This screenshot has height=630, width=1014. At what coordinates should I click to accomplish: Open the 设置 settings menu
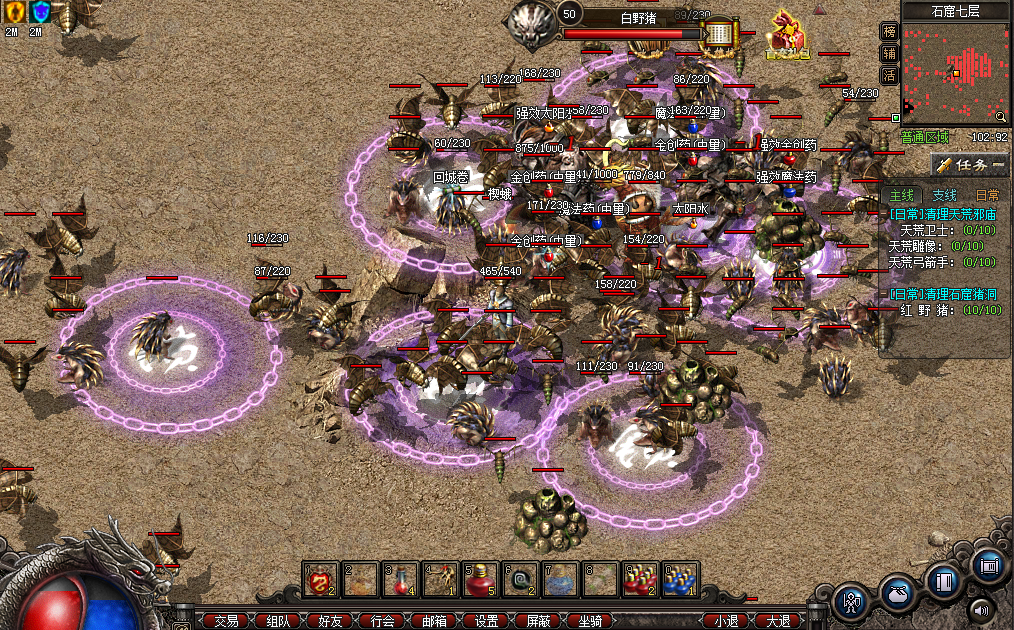(x=487, y=621)
